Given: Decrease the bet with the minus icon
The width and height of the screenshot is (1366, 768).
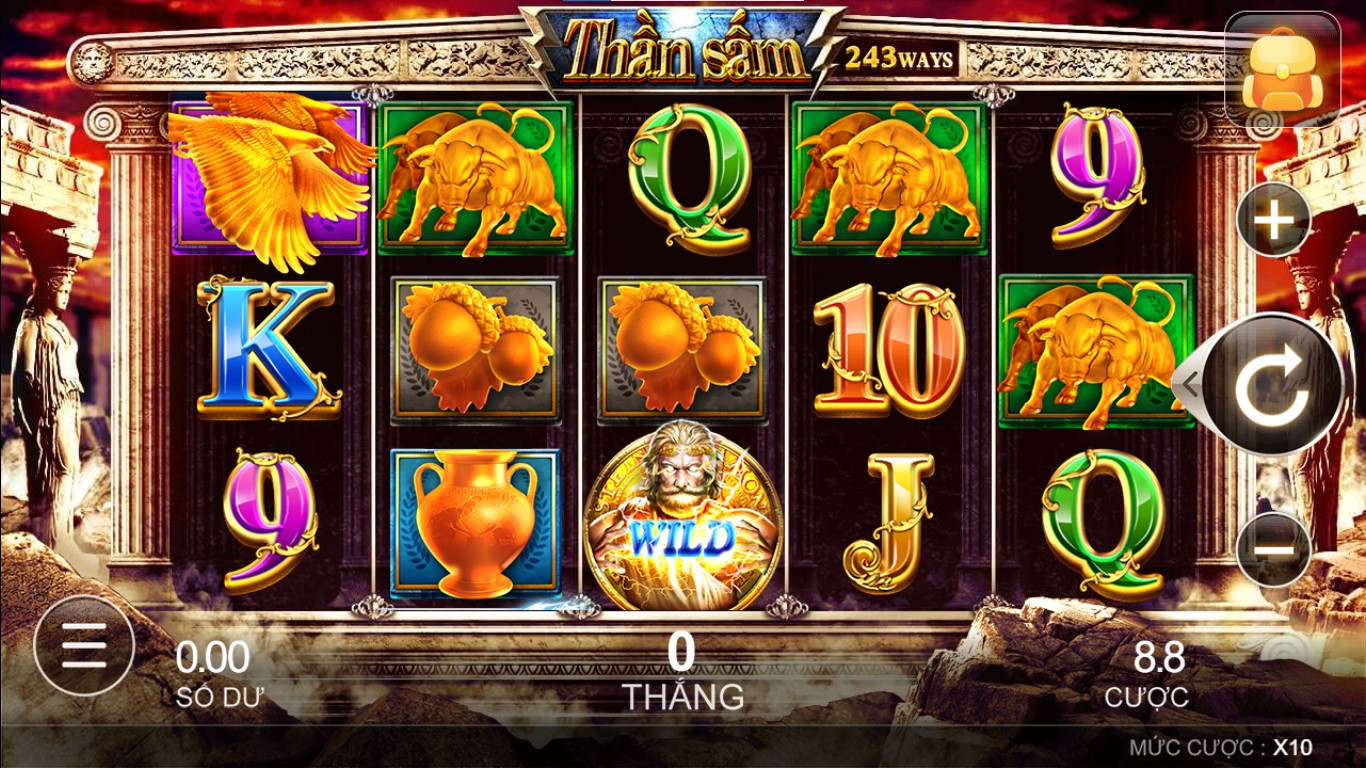Looking at the screenshot, I should [1273, 547].
